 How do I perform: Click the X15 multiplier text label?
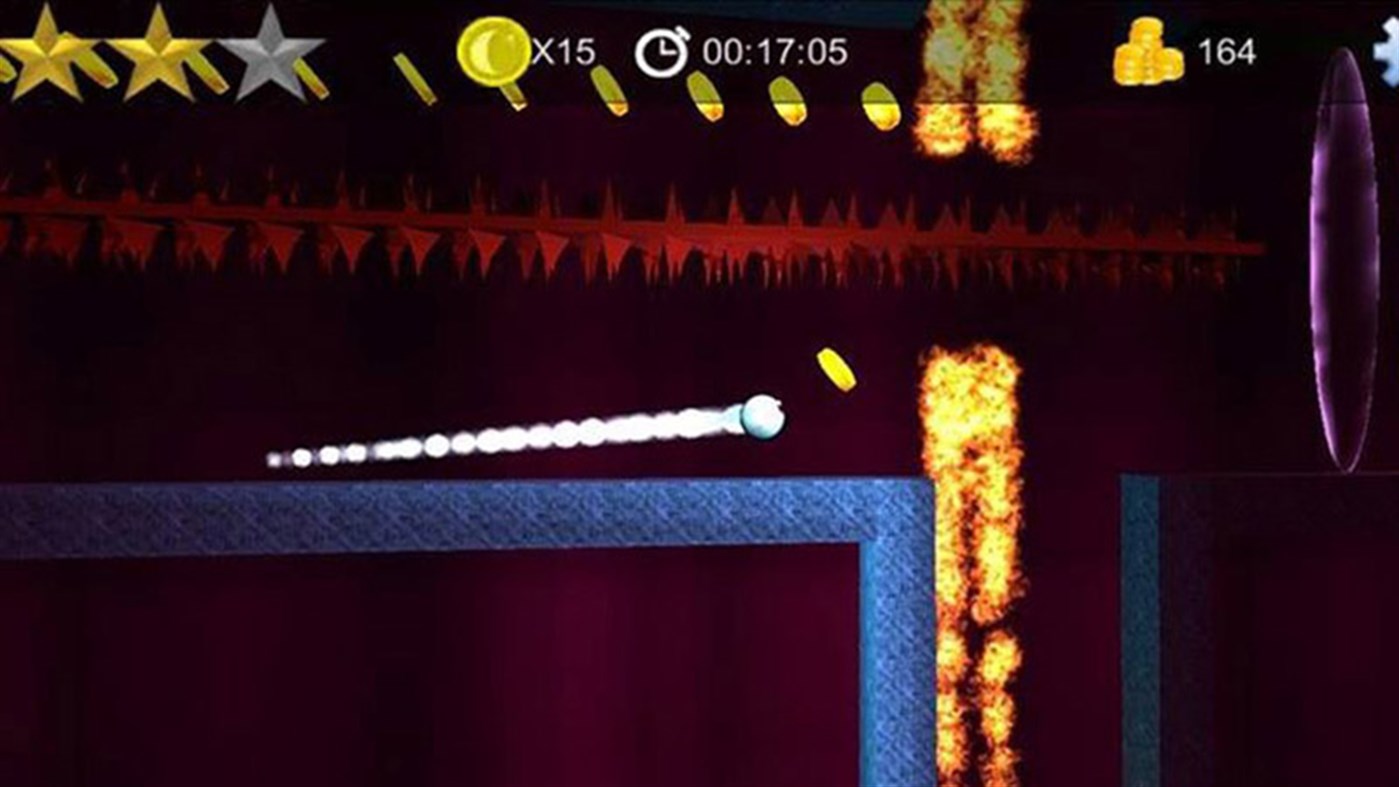click(x=559, y=48)
